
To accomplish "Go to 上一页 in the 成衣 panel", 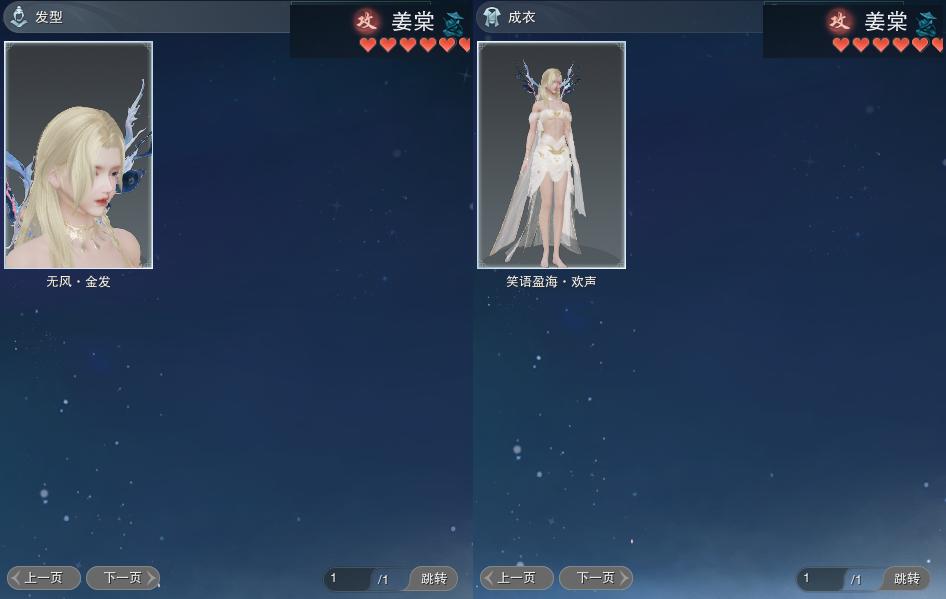I will click(517, 578).
